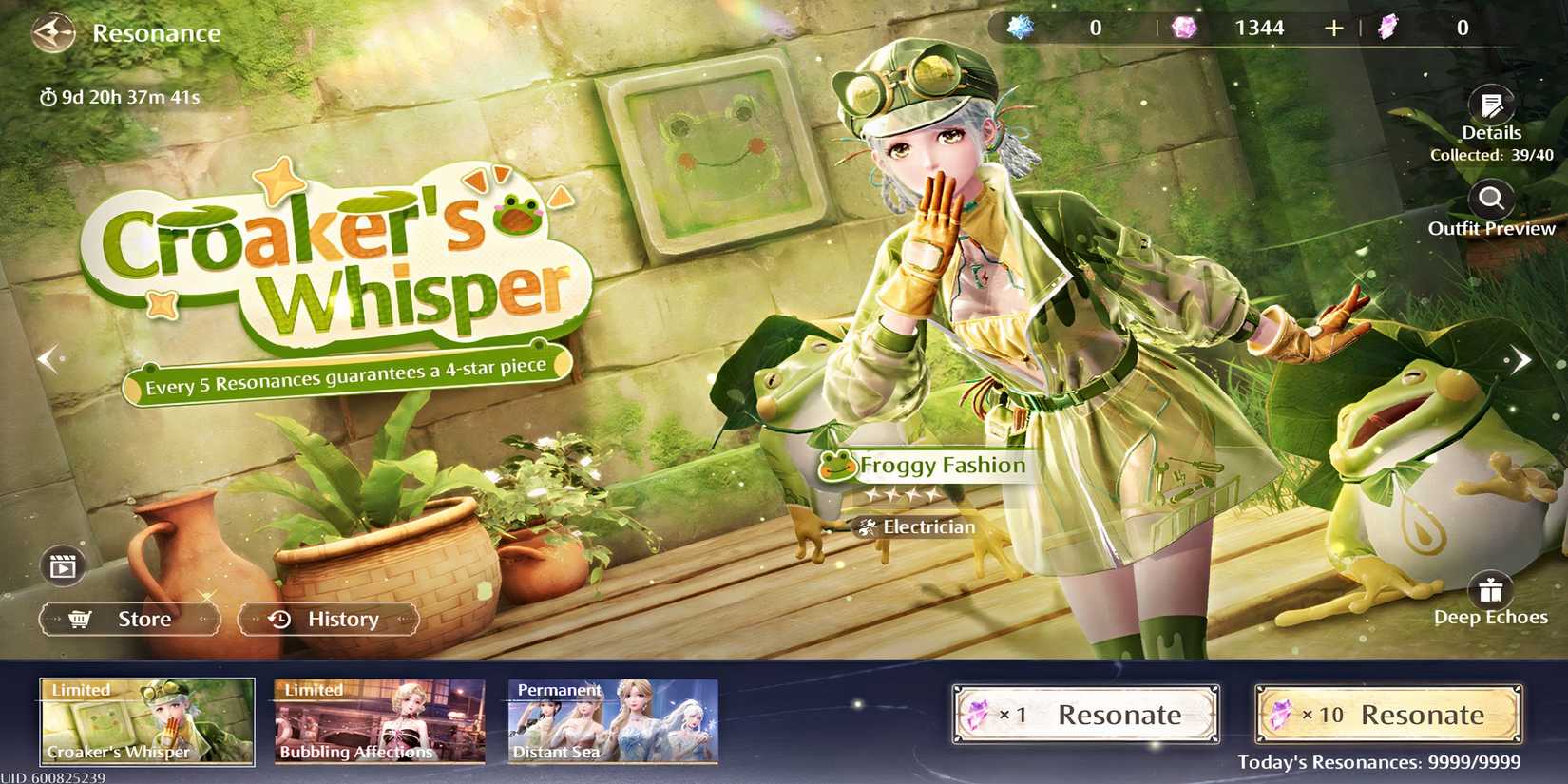Open the Outfit Preview magnifier
This screenshot has height=784, width=1568.
1491,201
